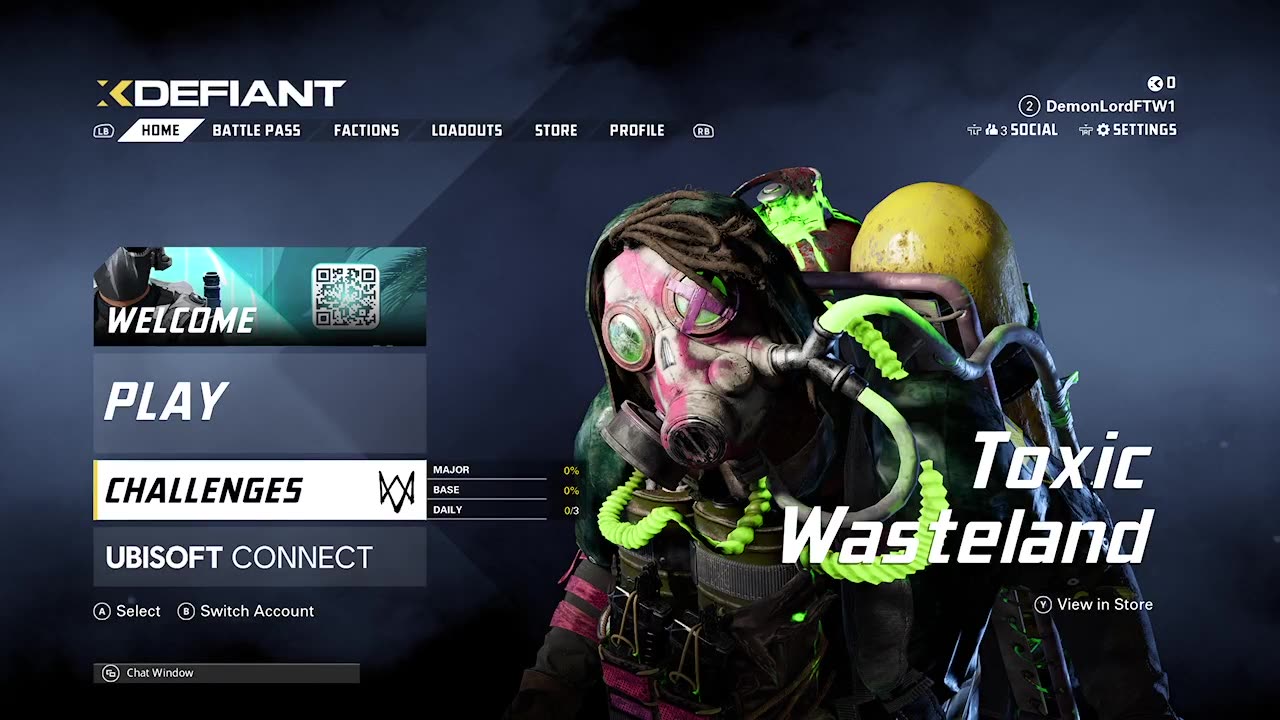Open the Battle Pass tab
The image size is (1280, 720).
[x=257, y=130]
